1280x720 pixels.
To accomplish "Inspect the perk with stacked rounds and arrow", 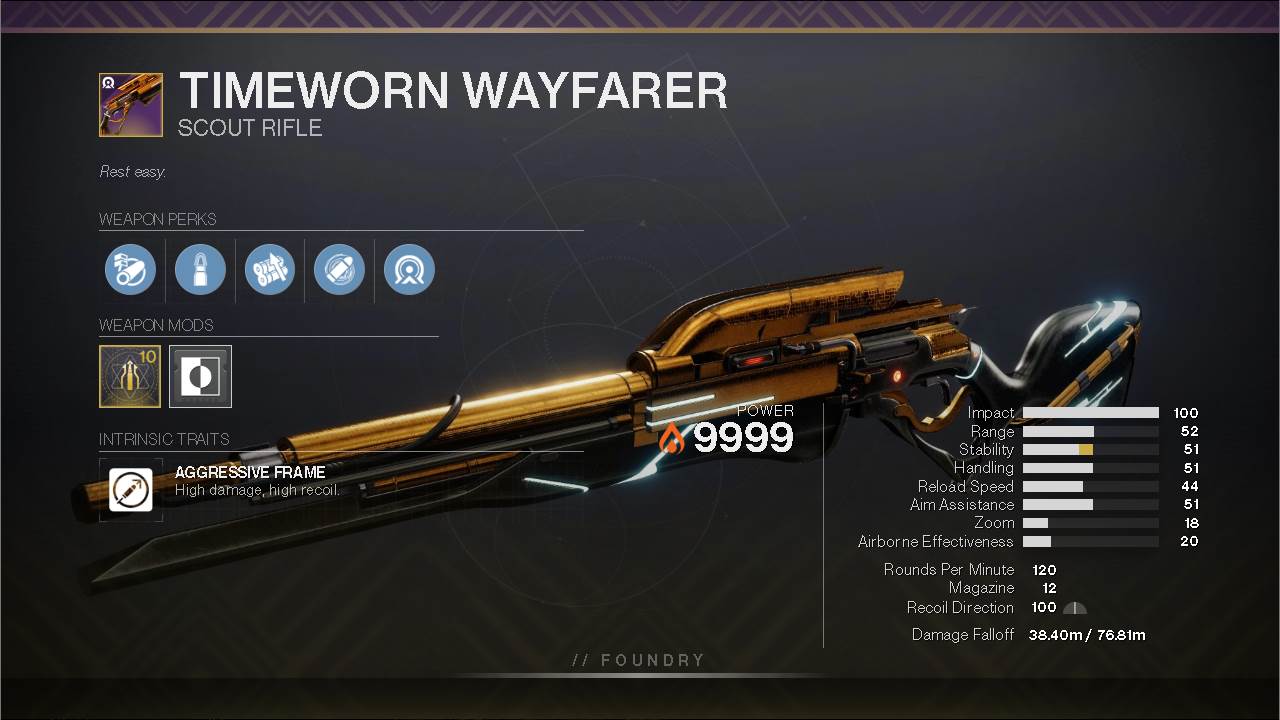I will point(270,270).
